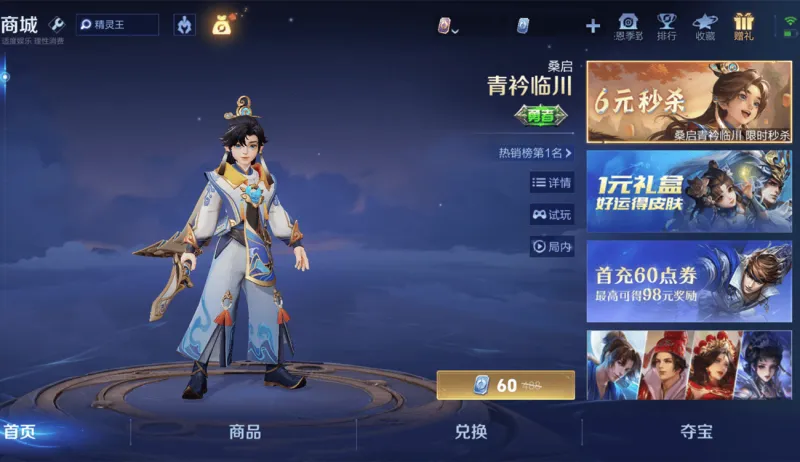Viewport: 800px width, 462px height.
Task: Open the 1元礼盒 gift box banner
Action: point(689,191)
